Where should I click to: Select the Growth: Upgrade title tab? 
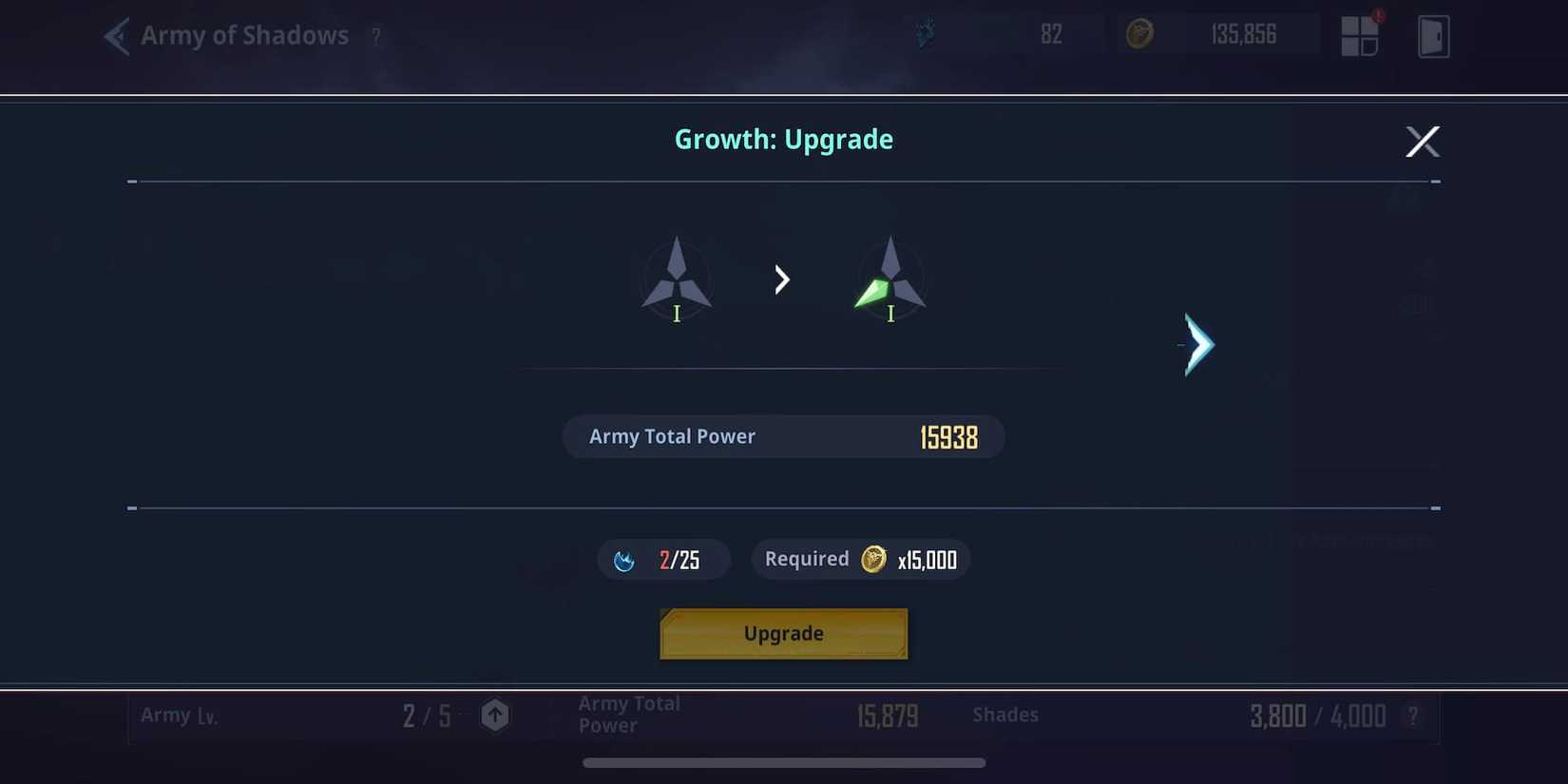(783, 139)
